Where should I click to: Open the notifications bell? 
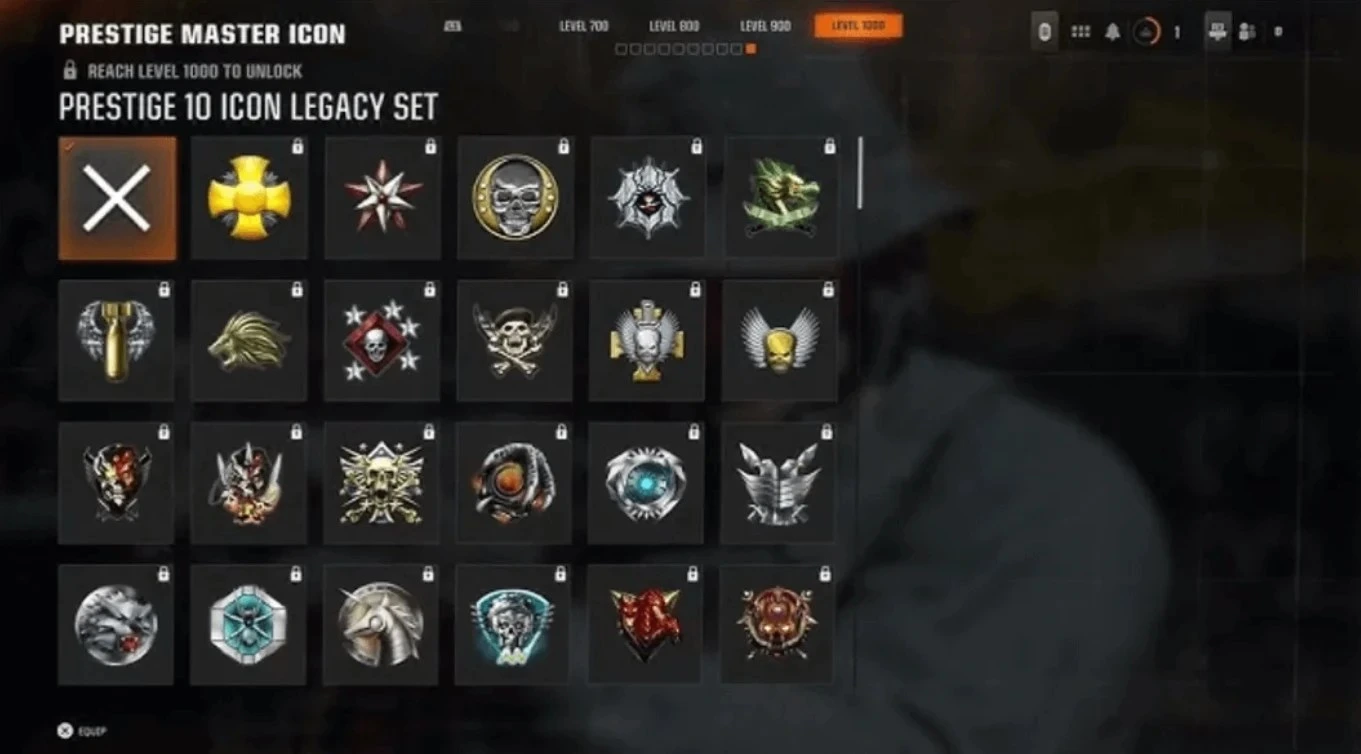[x=1112, y=32]
